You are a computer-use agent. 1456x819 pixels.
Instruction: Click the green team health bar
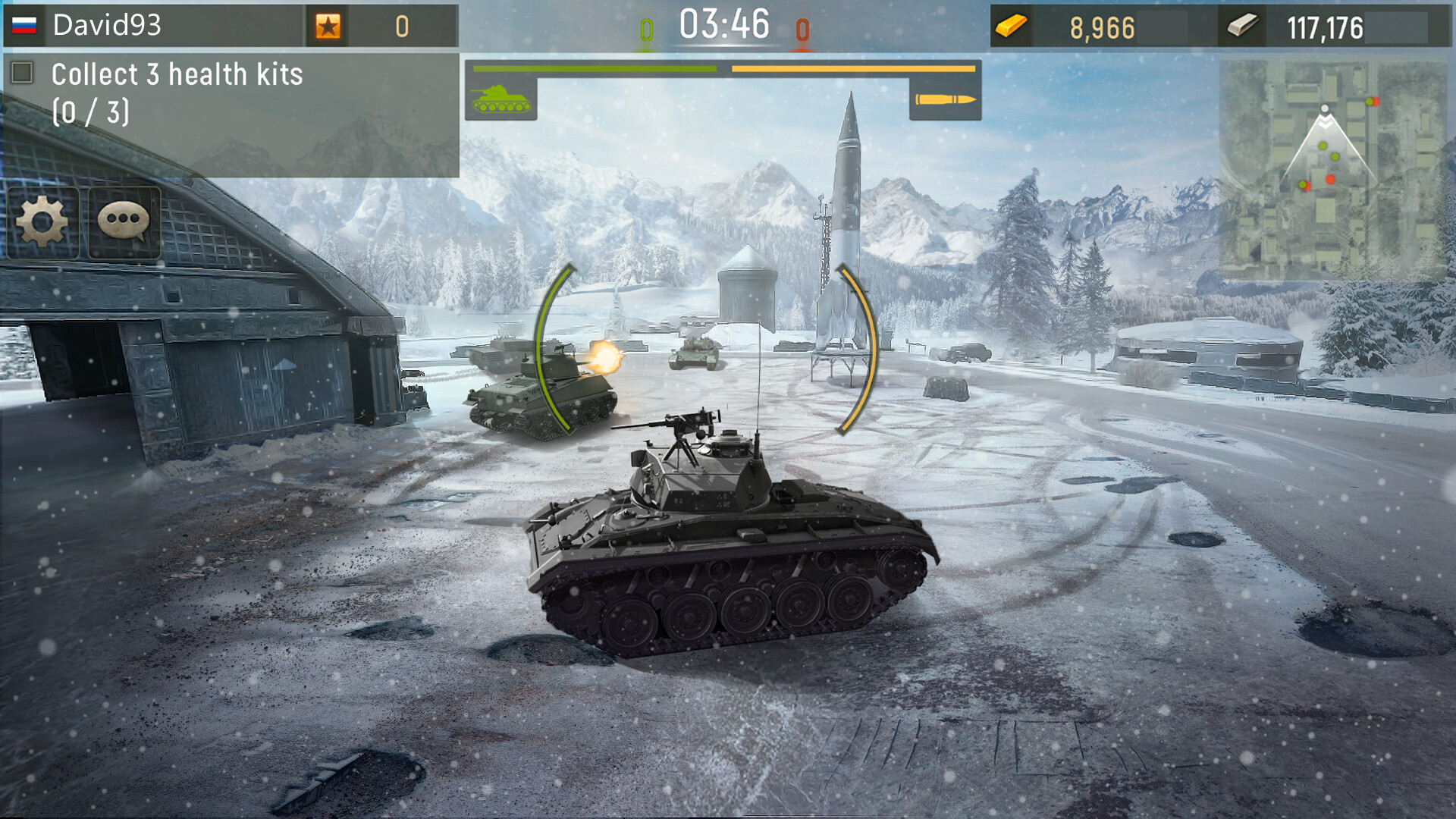click(x=594, y=67)
